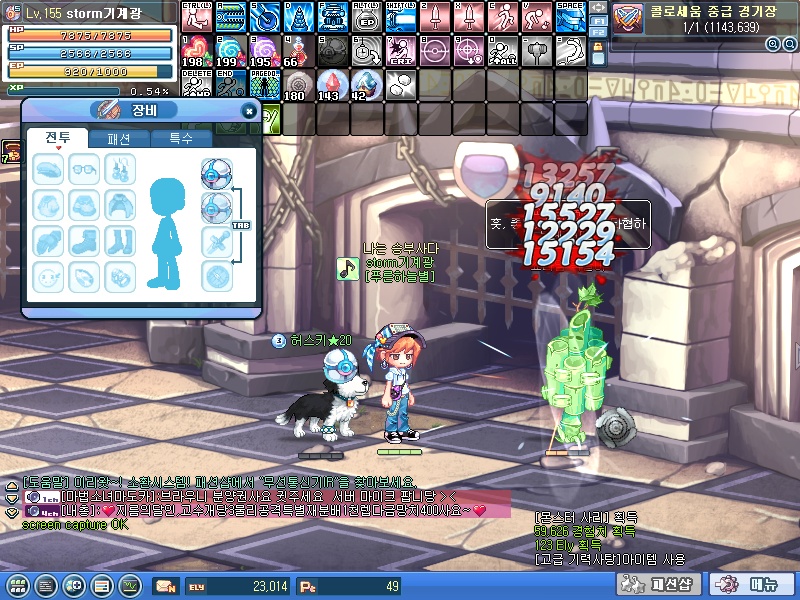Screen dimensions: 800x600
Task: Click the stopwatch skill icon
Action: (x=365, y=51)
